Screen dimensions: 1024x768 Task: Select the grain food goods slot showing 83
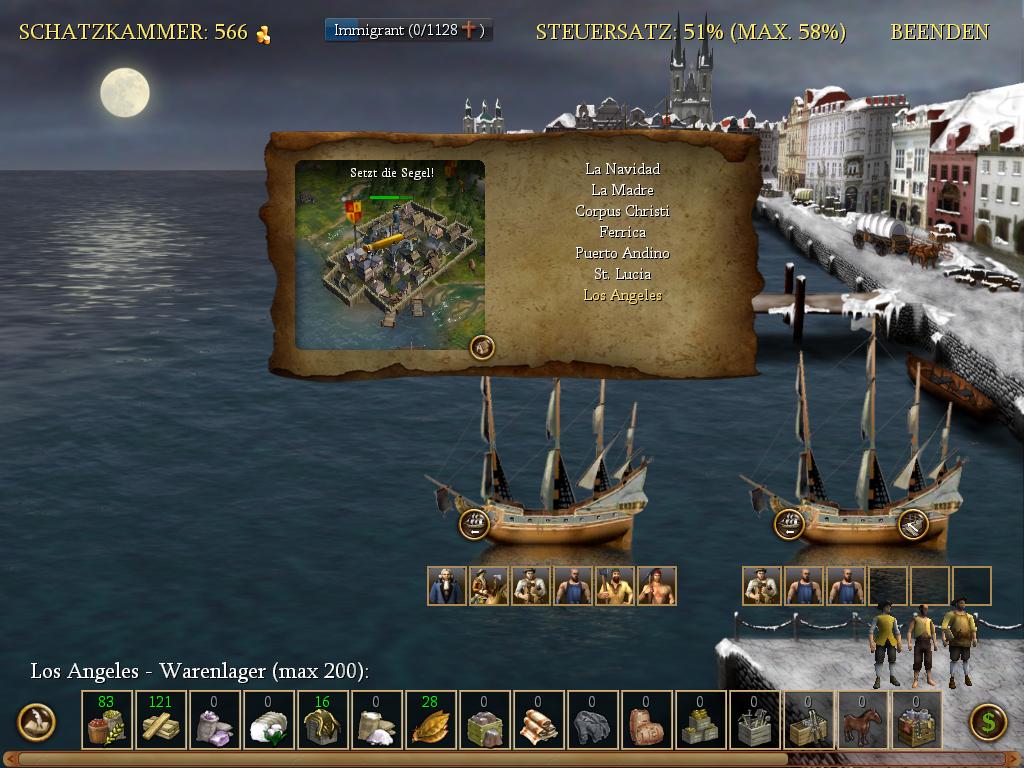[x=106, y=721]
